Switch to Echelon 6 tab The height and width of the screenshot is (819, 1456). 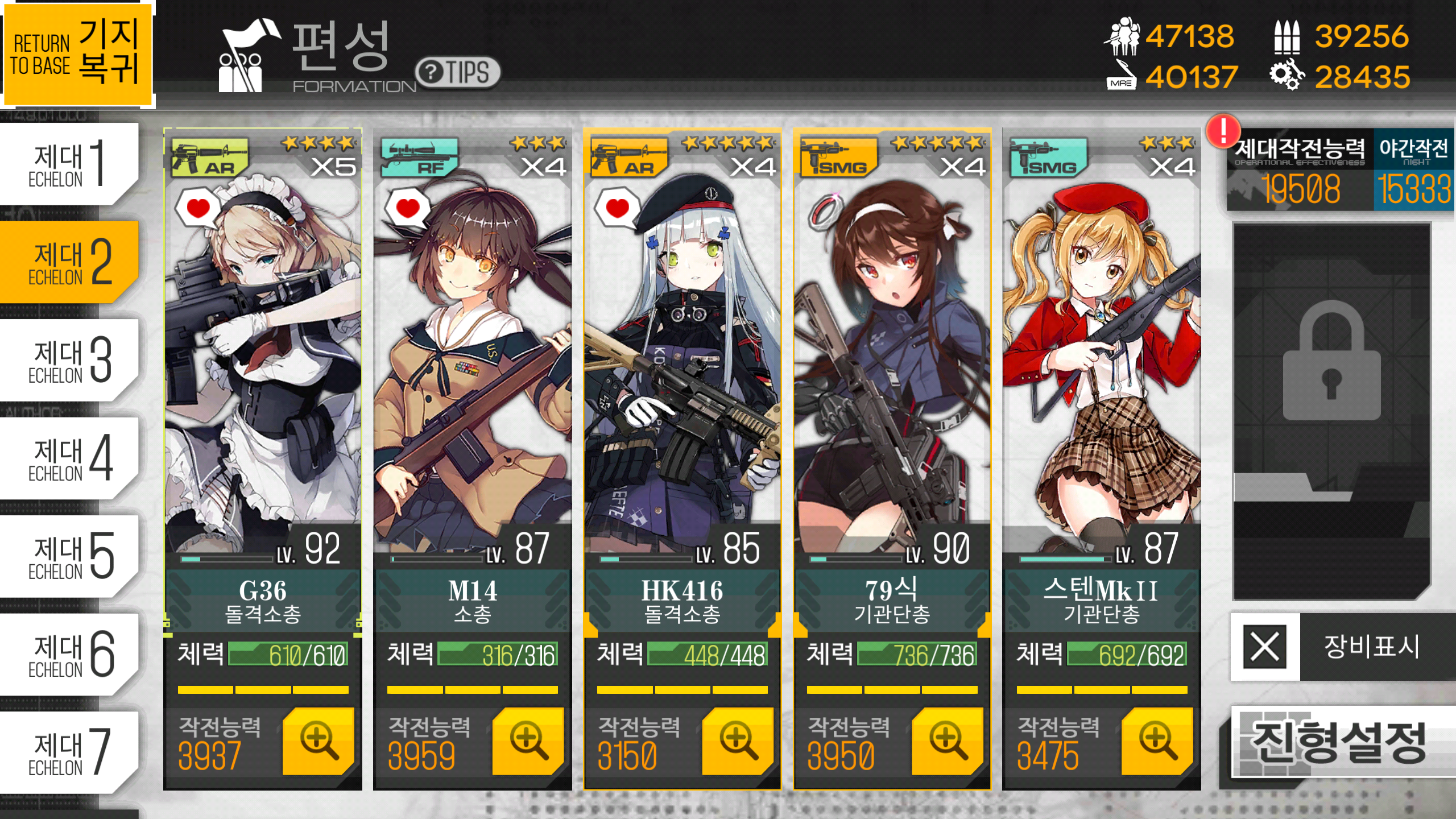68,655
